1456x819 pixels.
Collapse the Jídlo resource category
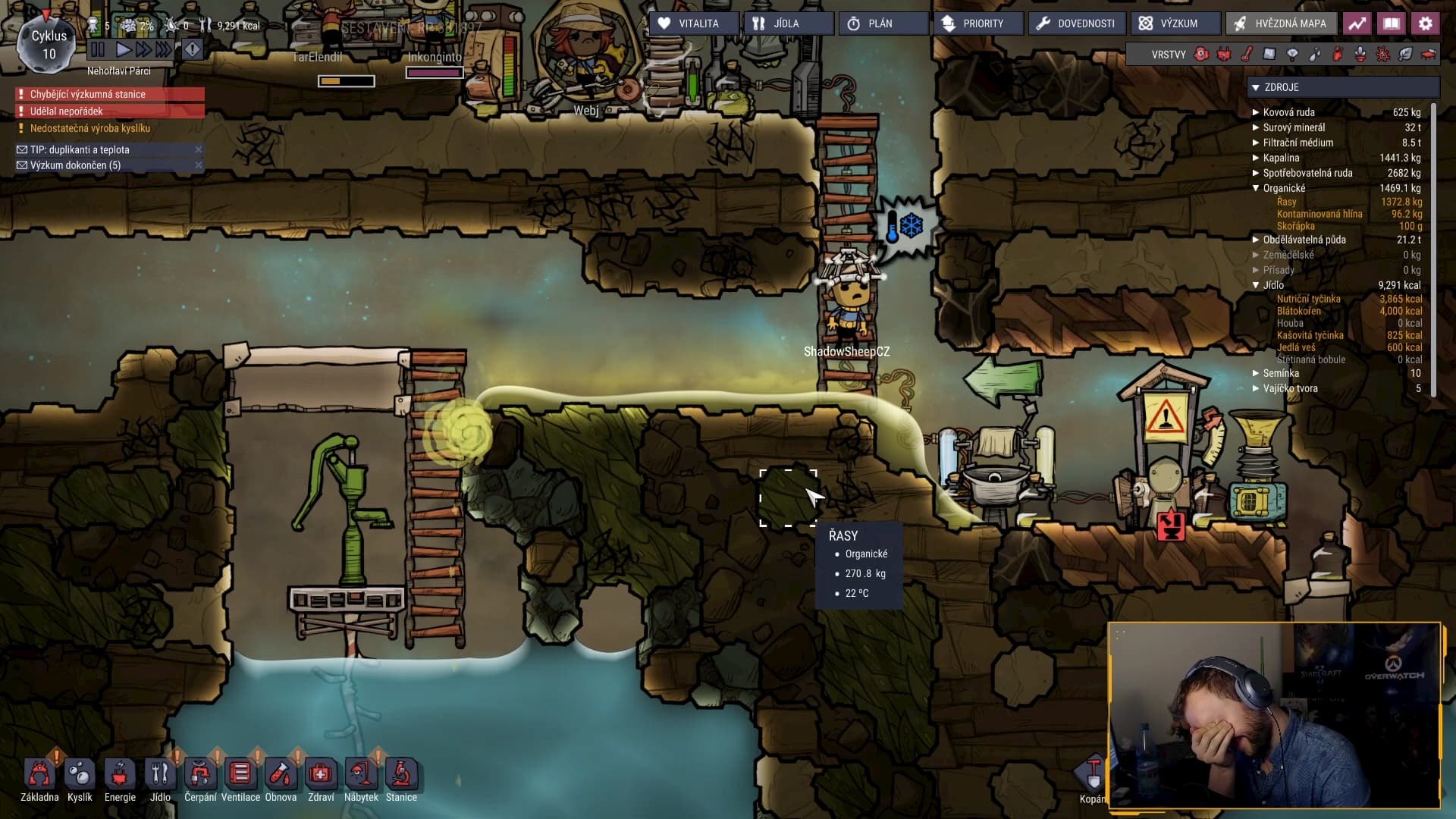point(1256,285)
